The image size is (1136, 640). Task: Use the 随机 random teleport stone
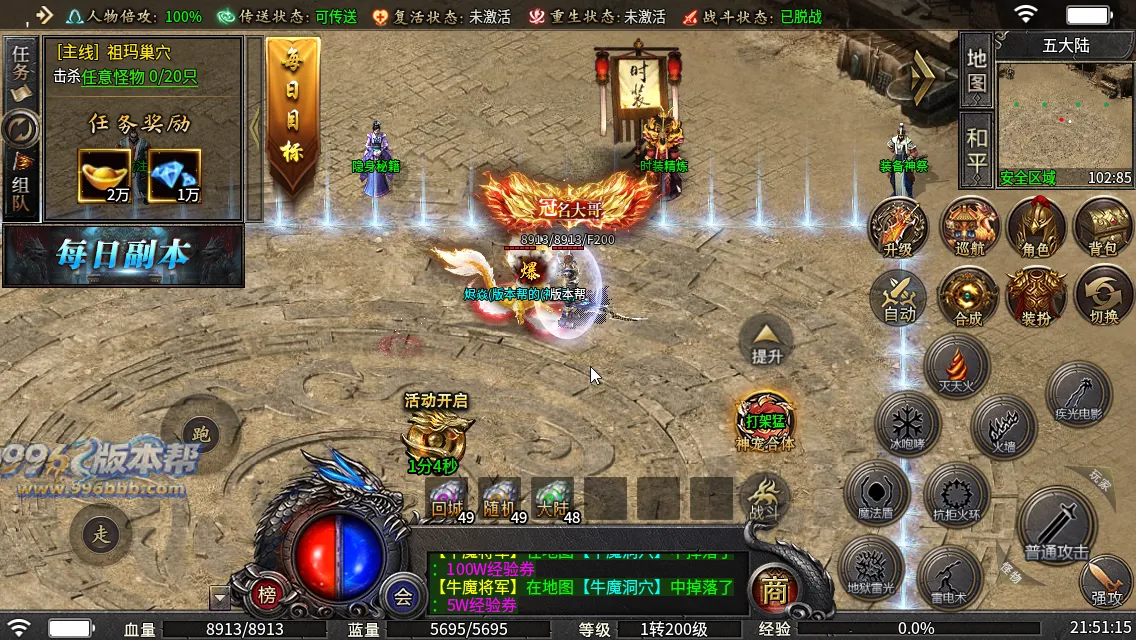coord(500,497)
